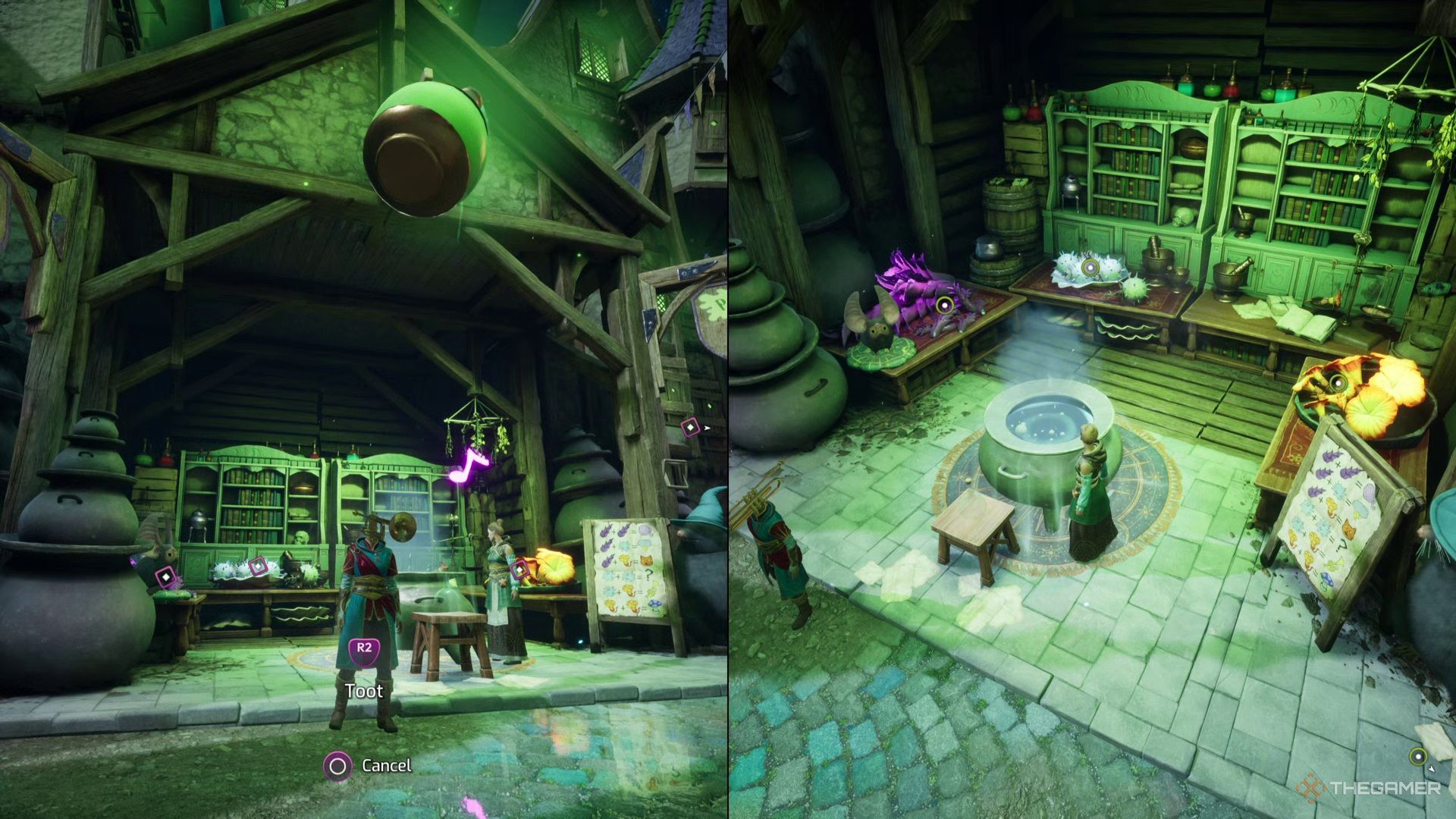The image size is (1456, 819).
Task: Toggle the pink diamond marker near the NPC
Action: [519, 570]
